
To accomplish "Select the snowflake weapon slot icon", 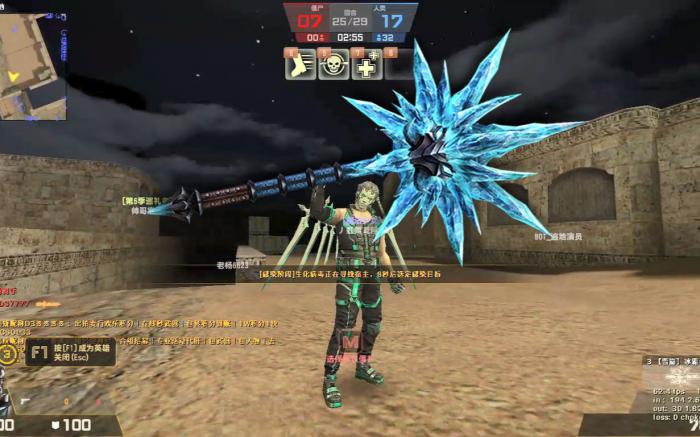I will click(x=684, y=376).
